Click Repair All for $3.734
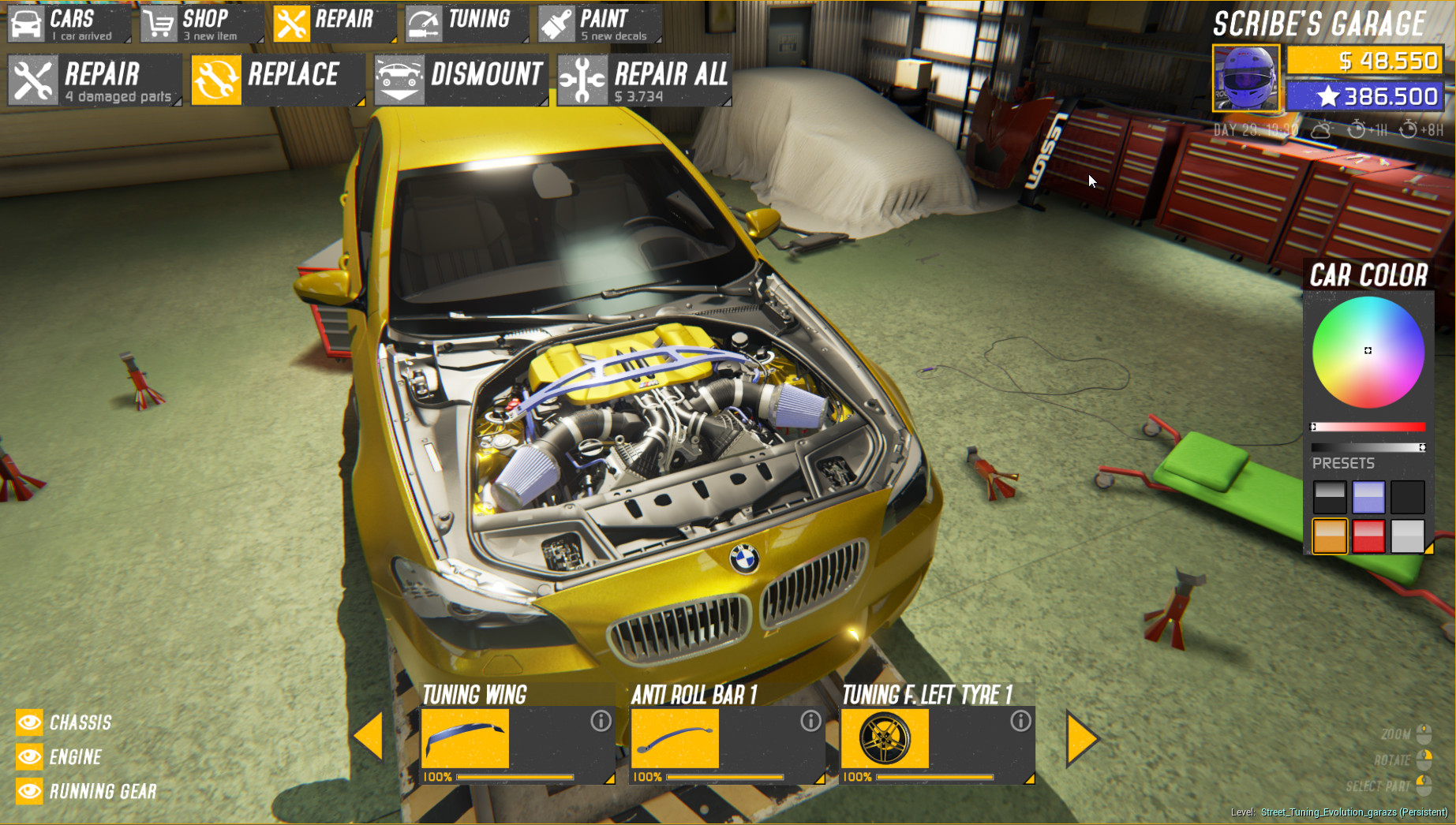The height and width of the screenshot is (825, 1456). pos(644,80)
